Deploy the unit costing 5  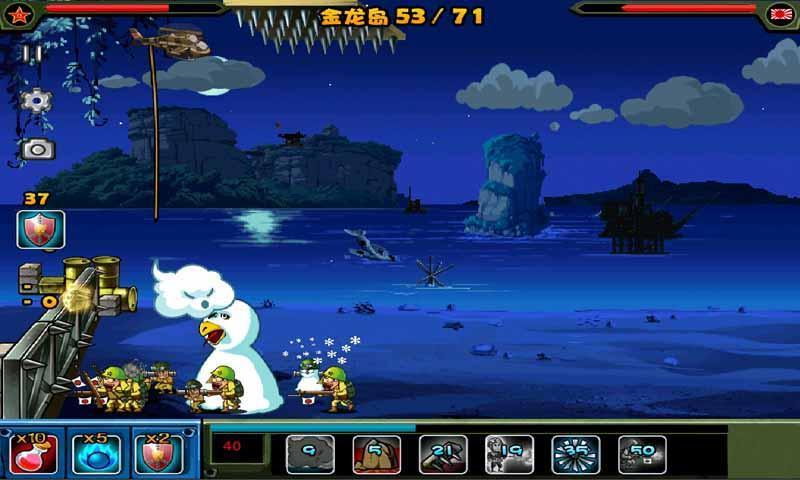point(376,454)
